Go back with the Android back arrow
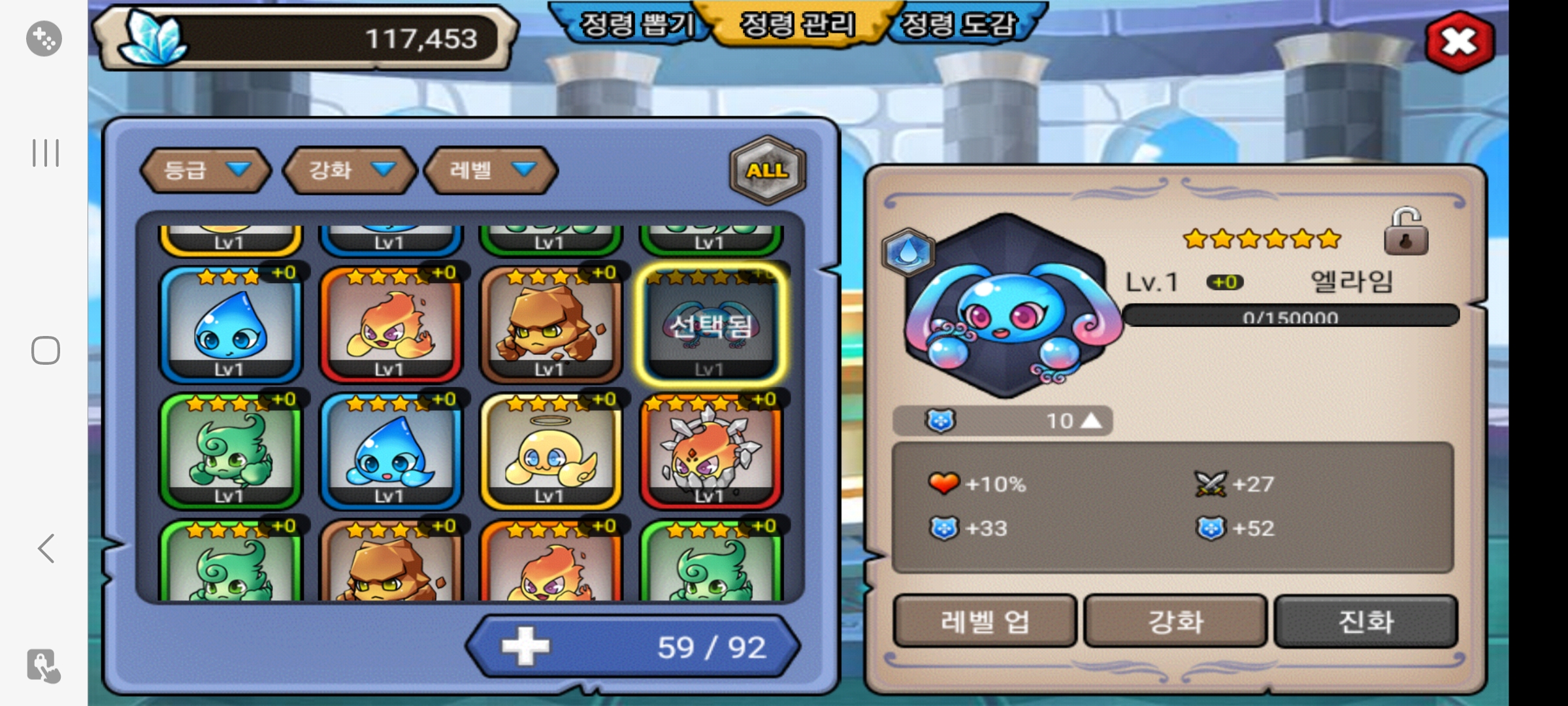1568x706 pixels. [x=46, y=548]
